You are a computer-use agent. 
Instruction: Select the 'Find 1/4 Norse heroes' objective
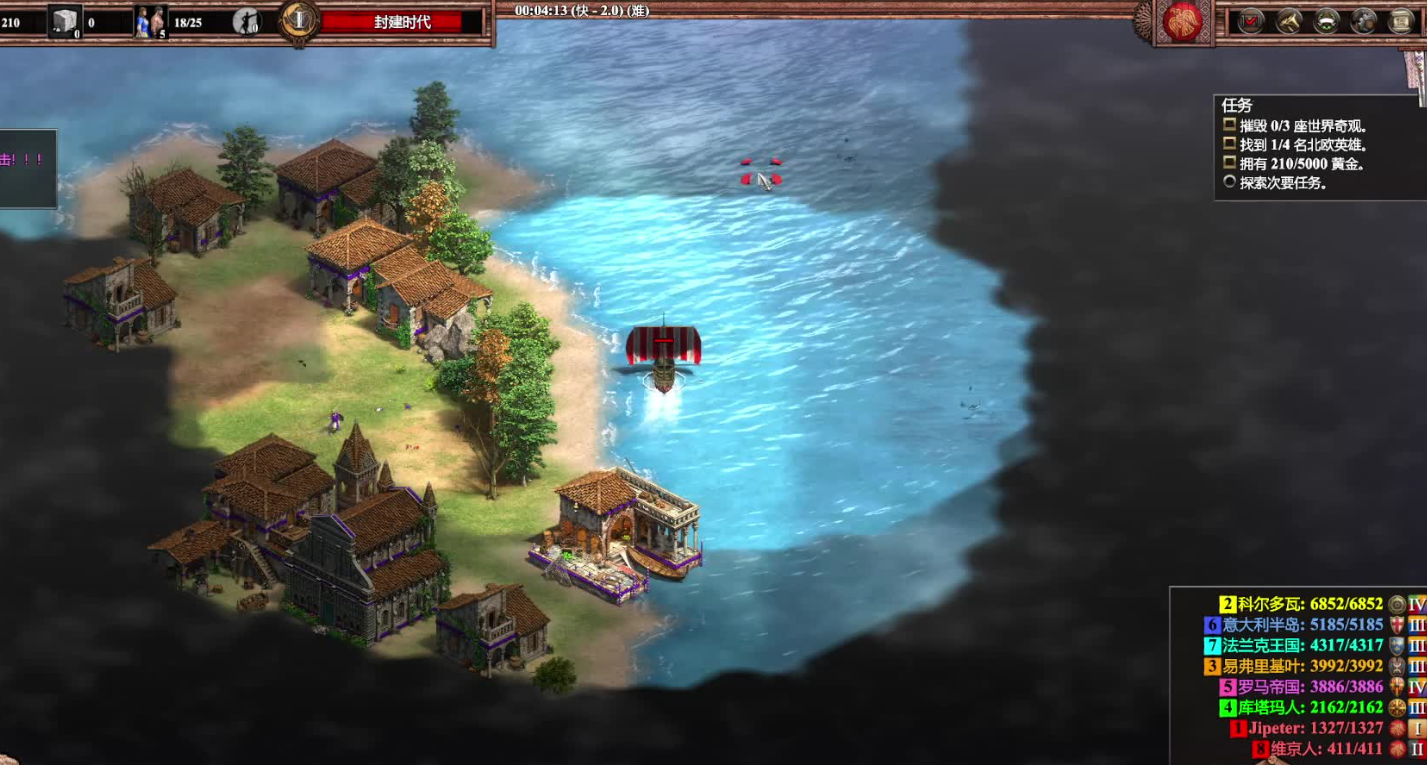[x=1302, y=145]
